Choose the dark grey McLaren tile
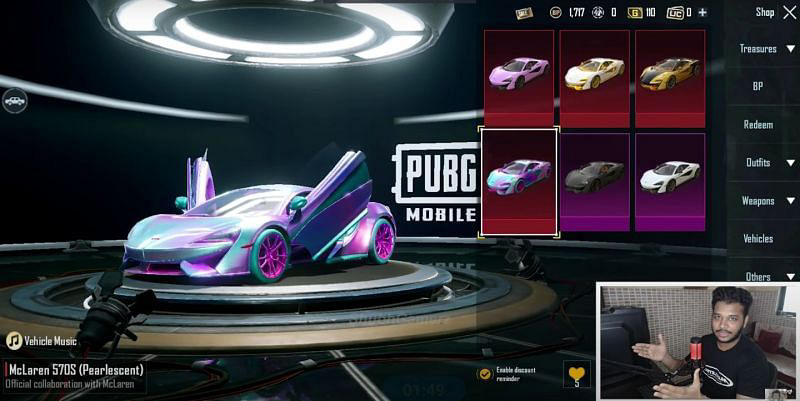 594,181
